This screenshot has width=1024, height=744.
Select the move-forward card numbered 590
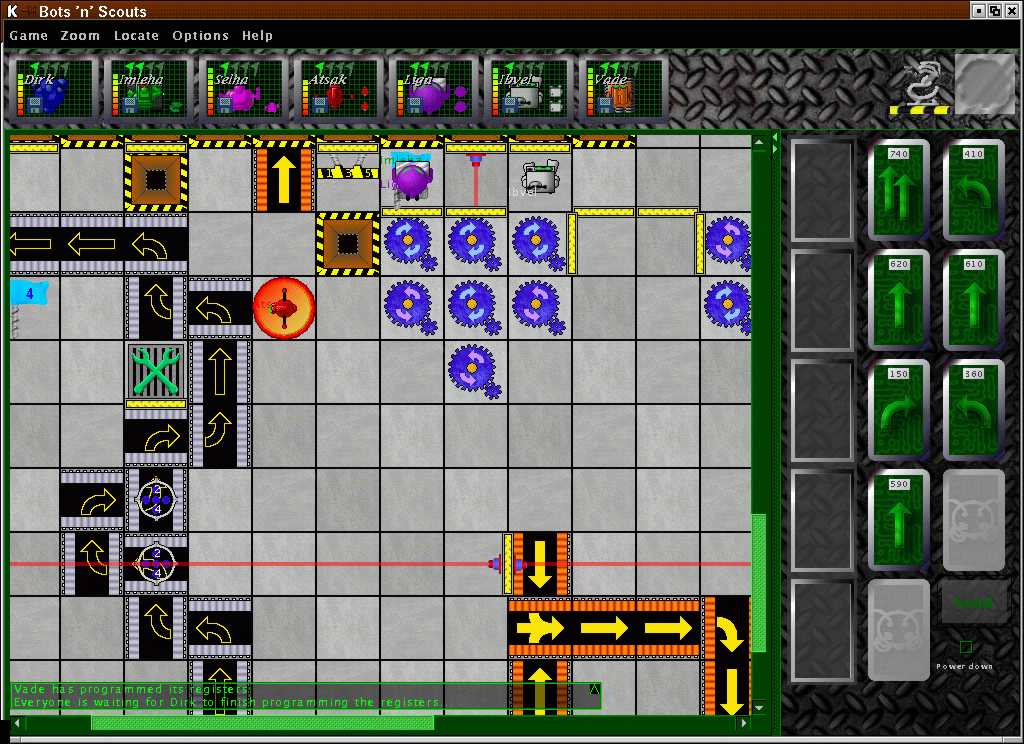pyautogui.click(x=899, y=520)
